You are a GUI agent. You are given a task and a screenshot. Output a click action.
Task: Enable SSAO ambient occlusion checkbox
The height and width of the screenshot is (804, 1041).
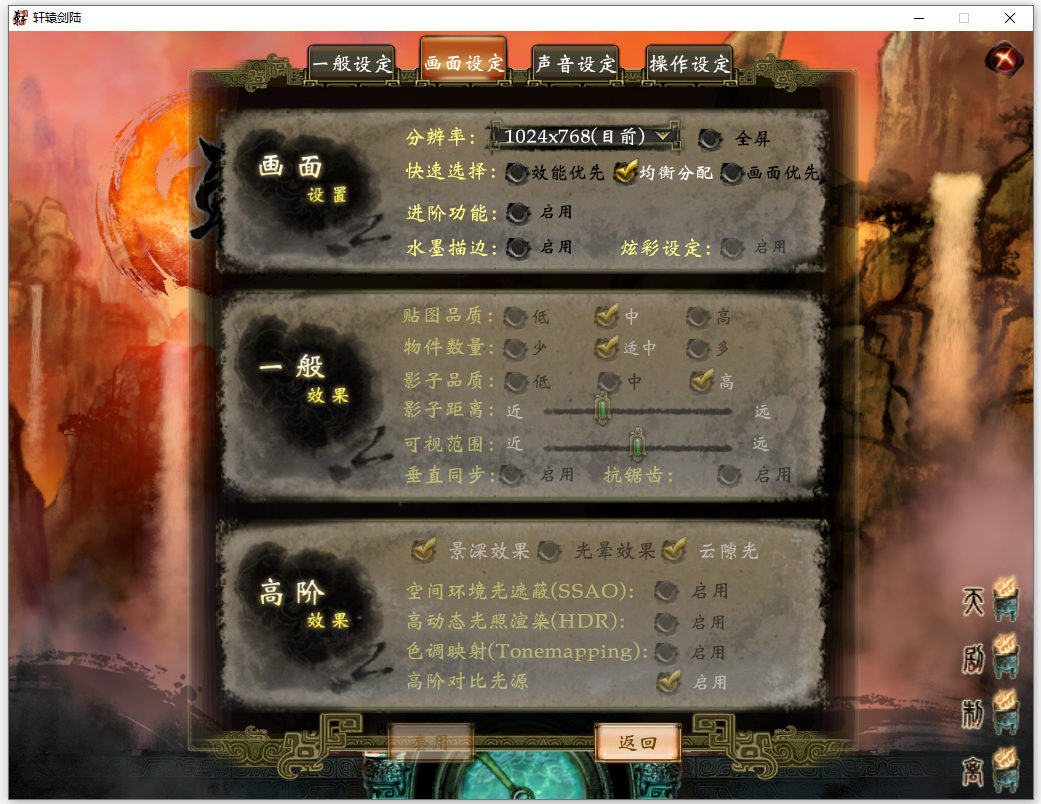click(666, 591)
